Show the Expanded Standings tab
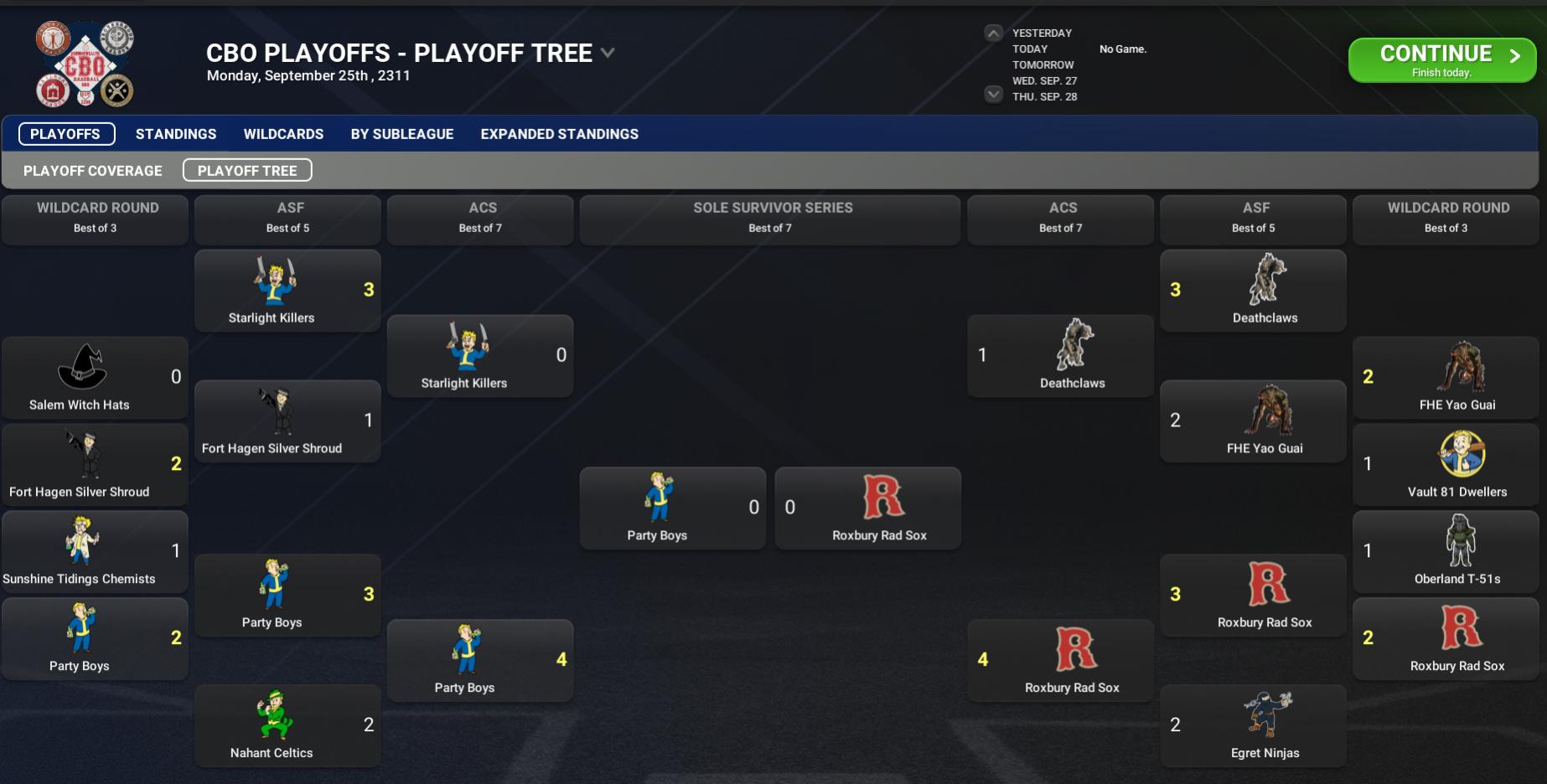This screenshot has width=1547, height=784. point(559,134)
